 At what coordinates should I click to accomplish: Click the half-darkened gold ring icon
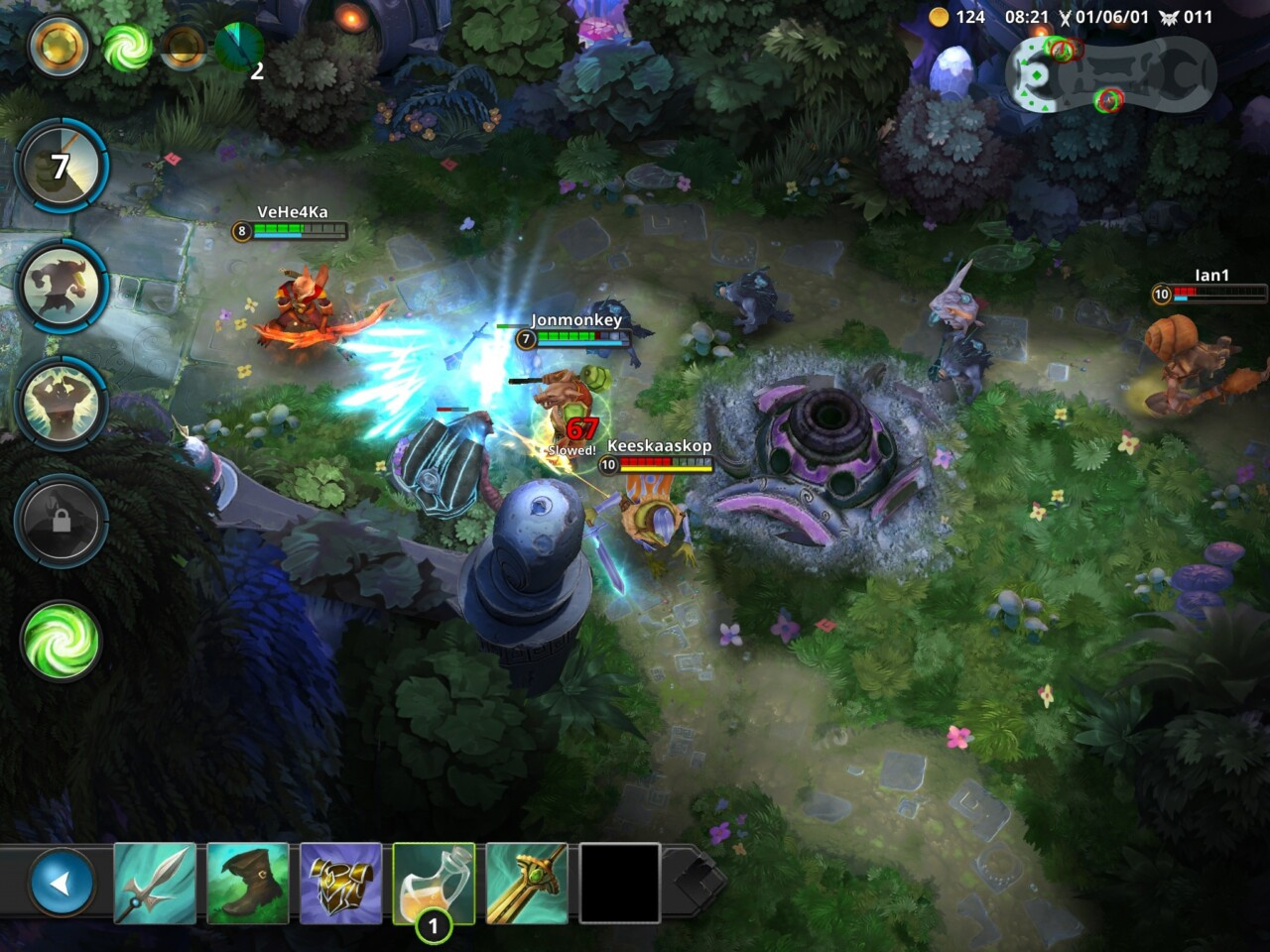[x=184, y=47]
